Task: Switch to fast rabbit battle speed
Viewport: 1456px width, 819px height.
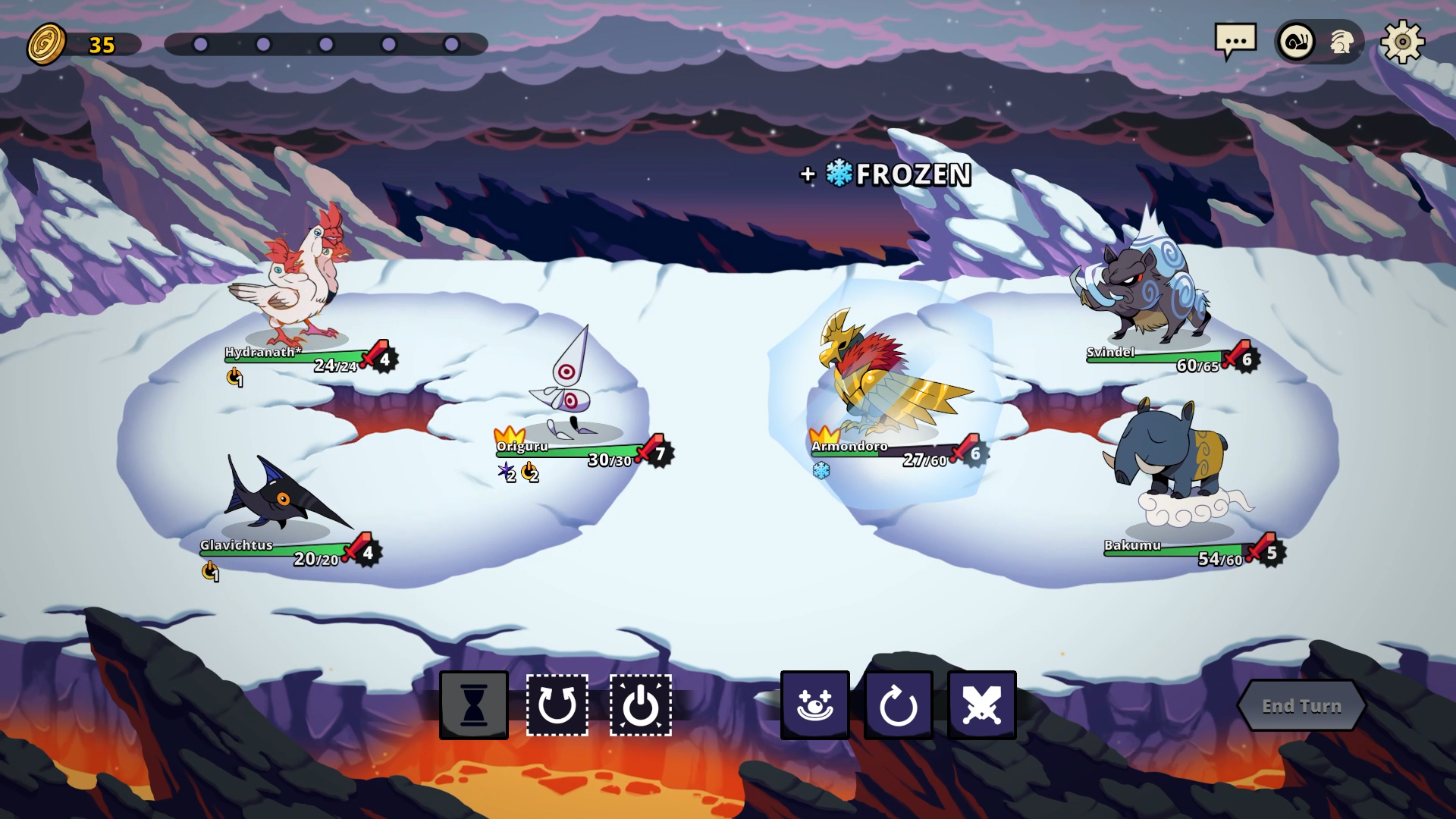Action: pos(1341,42)
